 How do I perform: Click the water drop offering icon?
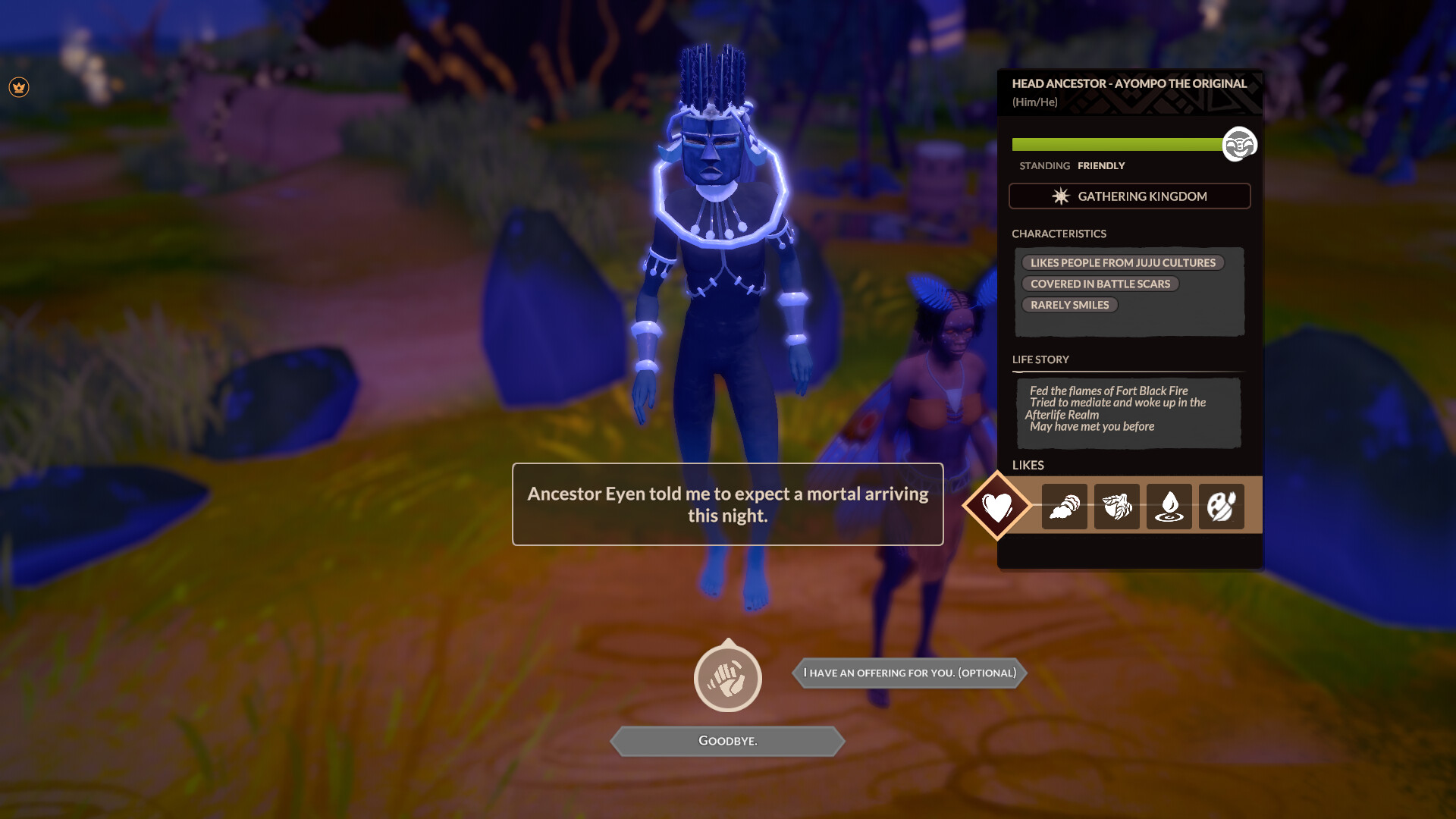[x=1169, y=507]
